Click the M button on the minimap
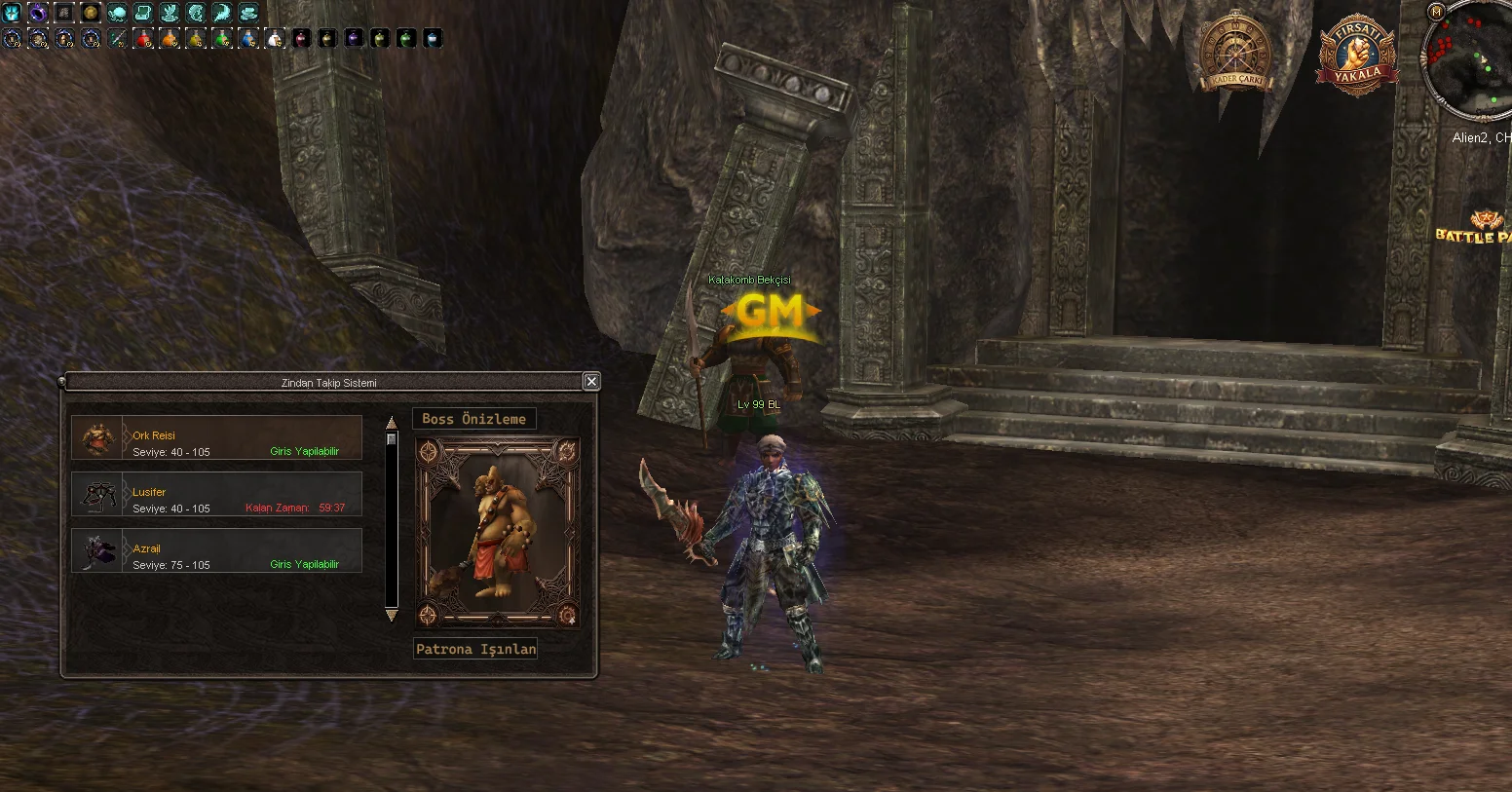This screenshot has width=1512, height=792. pos(1435,11)
